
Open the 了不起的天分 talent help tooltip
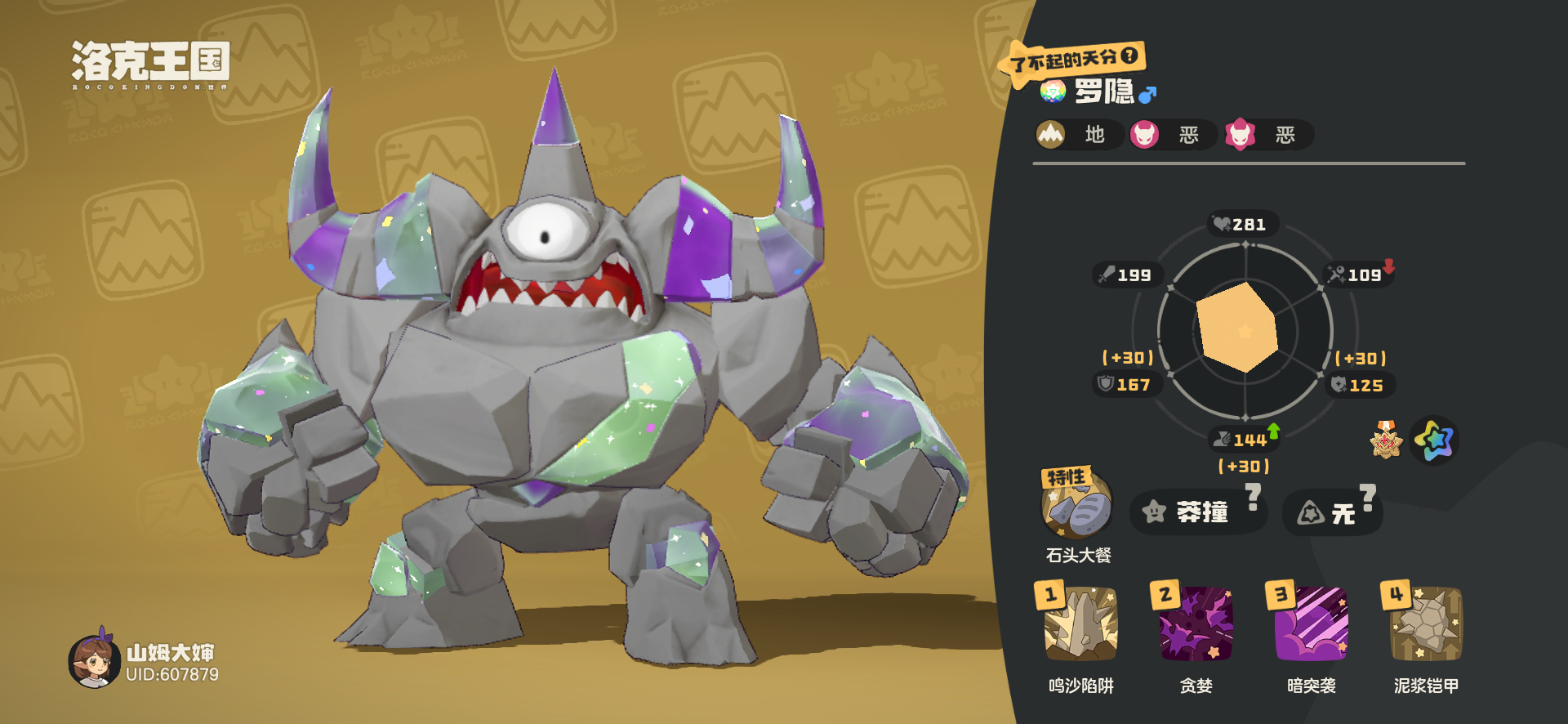click(1129, 56)
